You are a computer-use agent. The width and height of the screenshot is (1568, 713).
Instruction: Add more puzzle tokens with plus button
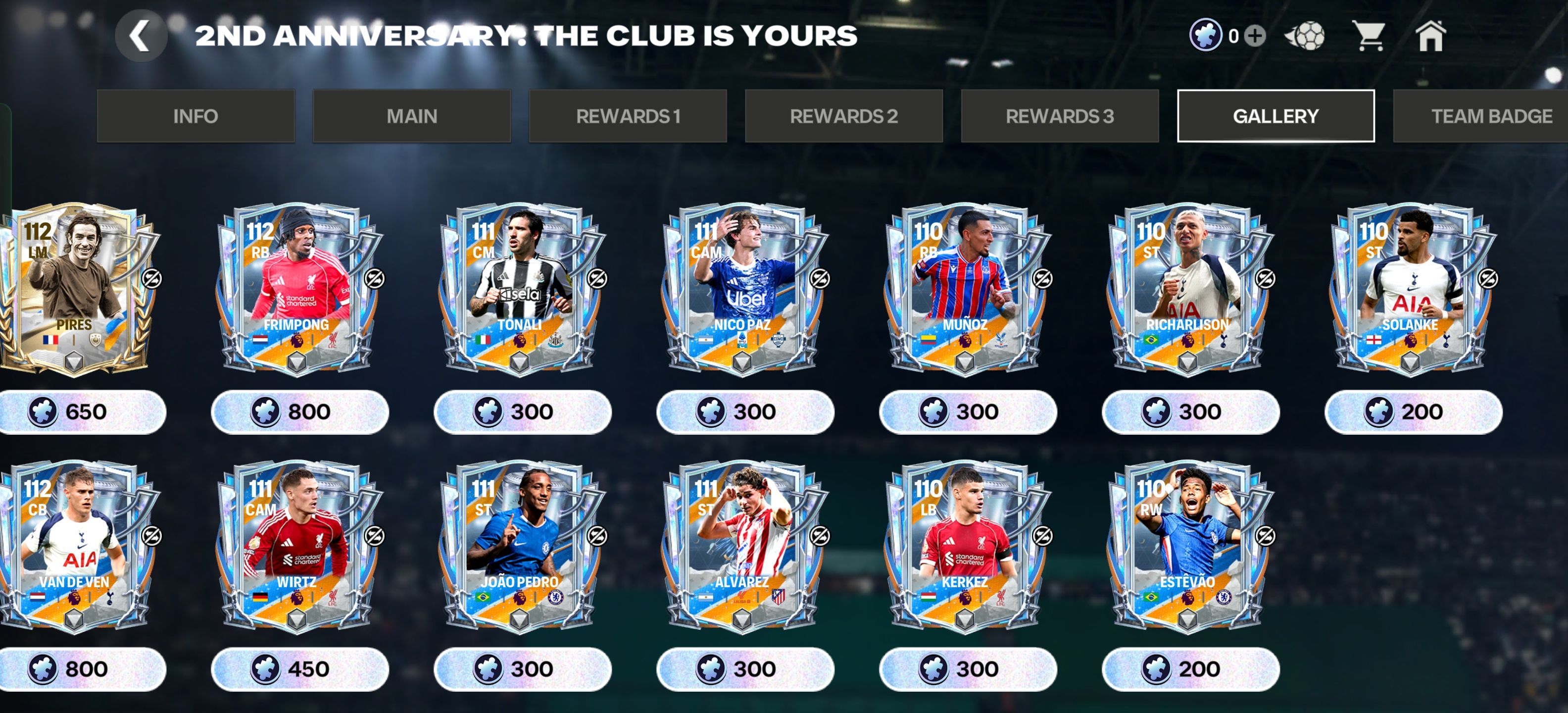tap(1255, 36)
